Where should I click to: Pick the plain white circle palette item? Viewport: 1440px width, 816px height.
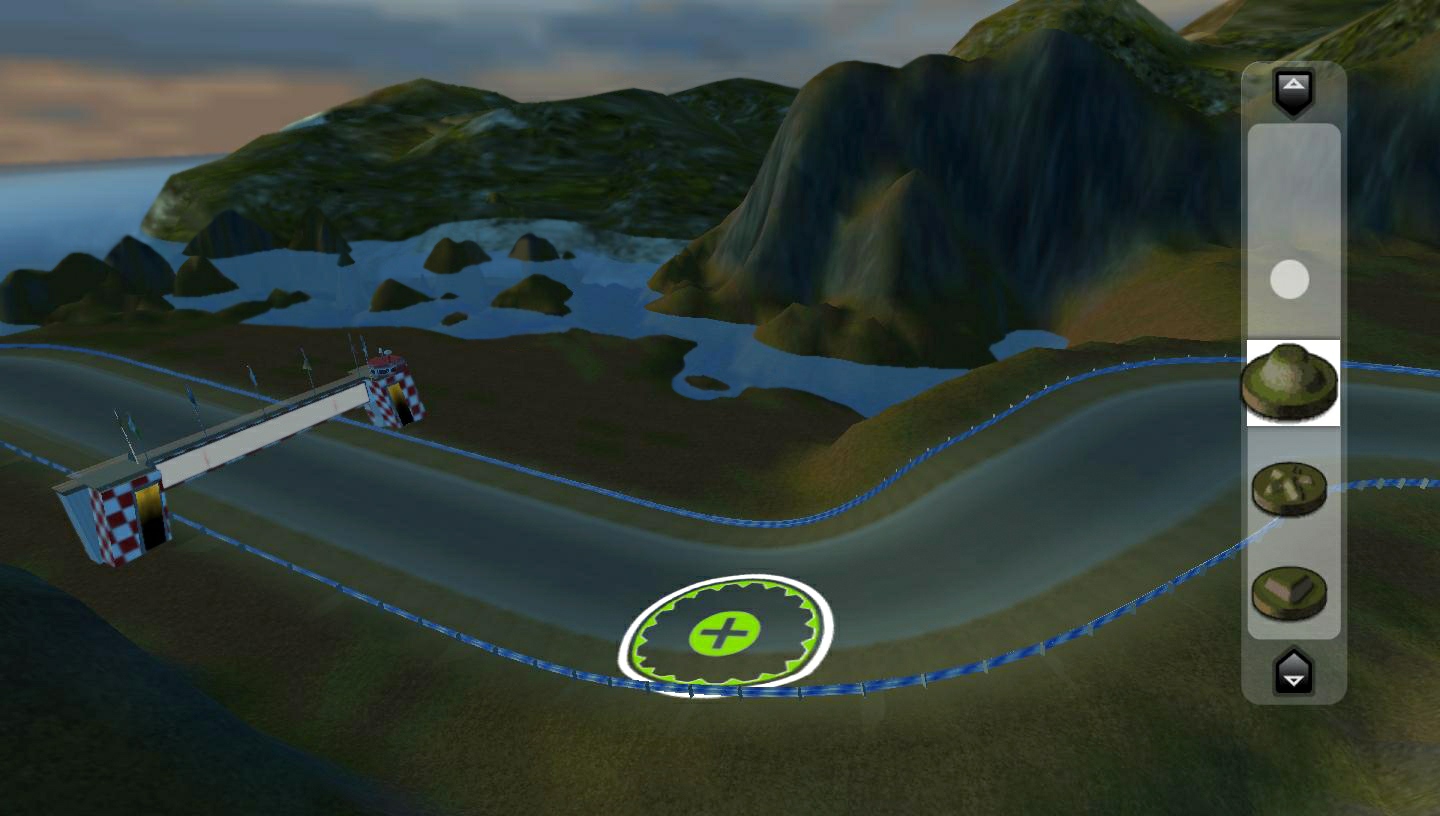(1291, 281)
